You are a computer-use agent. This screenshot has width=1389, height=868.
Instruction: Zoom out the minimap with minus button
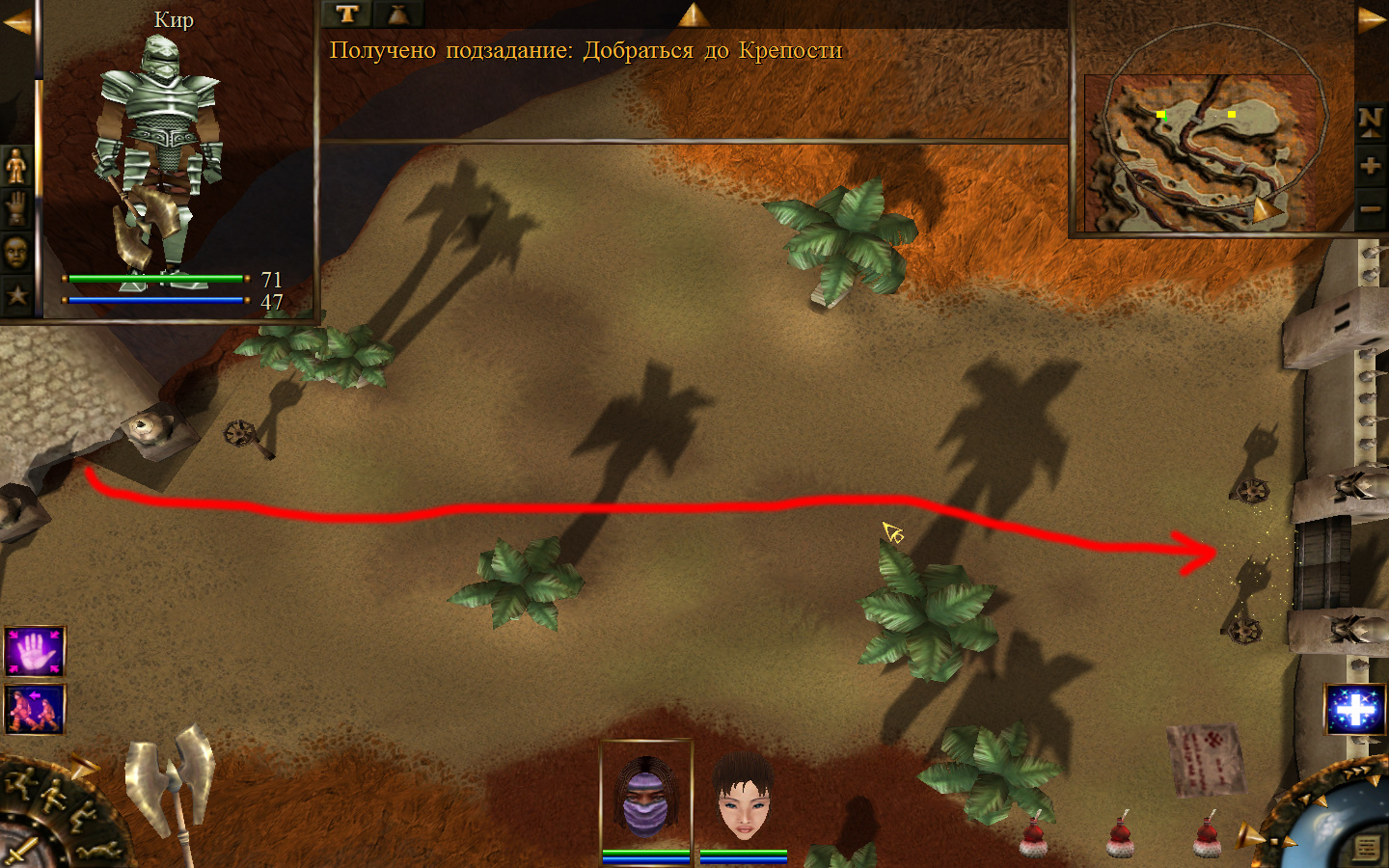[x=1371, y=208]
